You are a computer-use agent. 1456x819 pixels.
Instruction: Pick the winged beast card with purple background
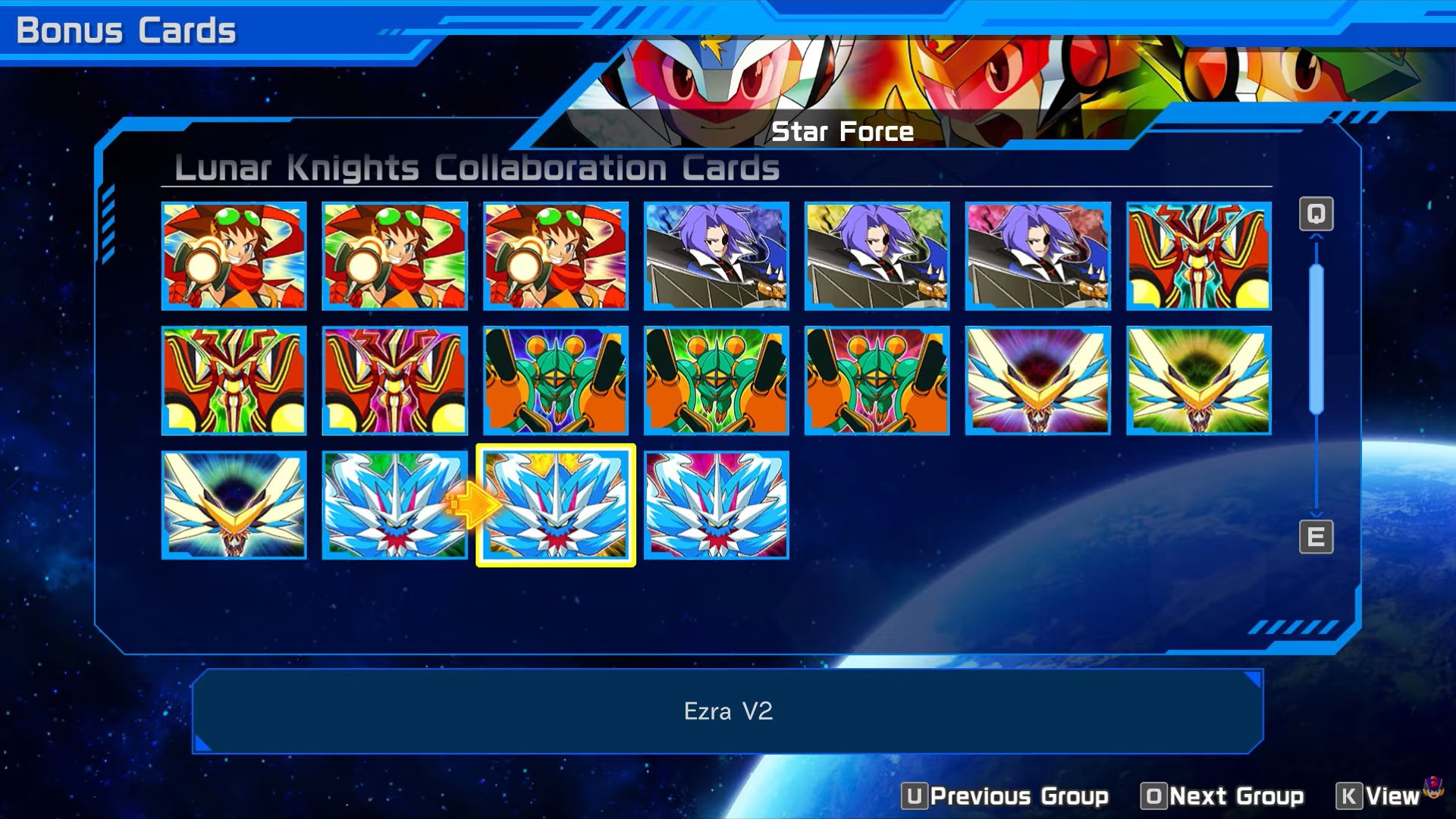click(1038, 381)
